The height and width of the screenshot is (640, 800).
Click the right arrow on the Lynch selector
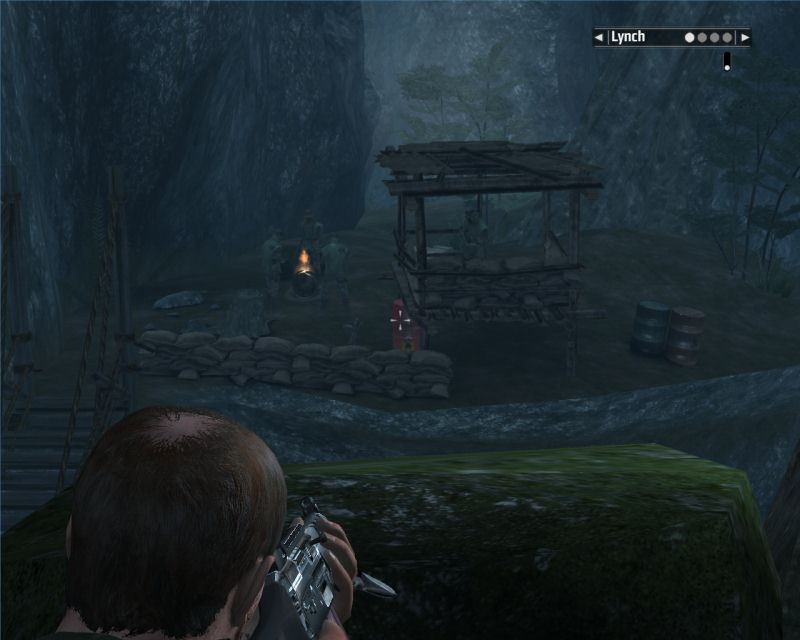743,38
